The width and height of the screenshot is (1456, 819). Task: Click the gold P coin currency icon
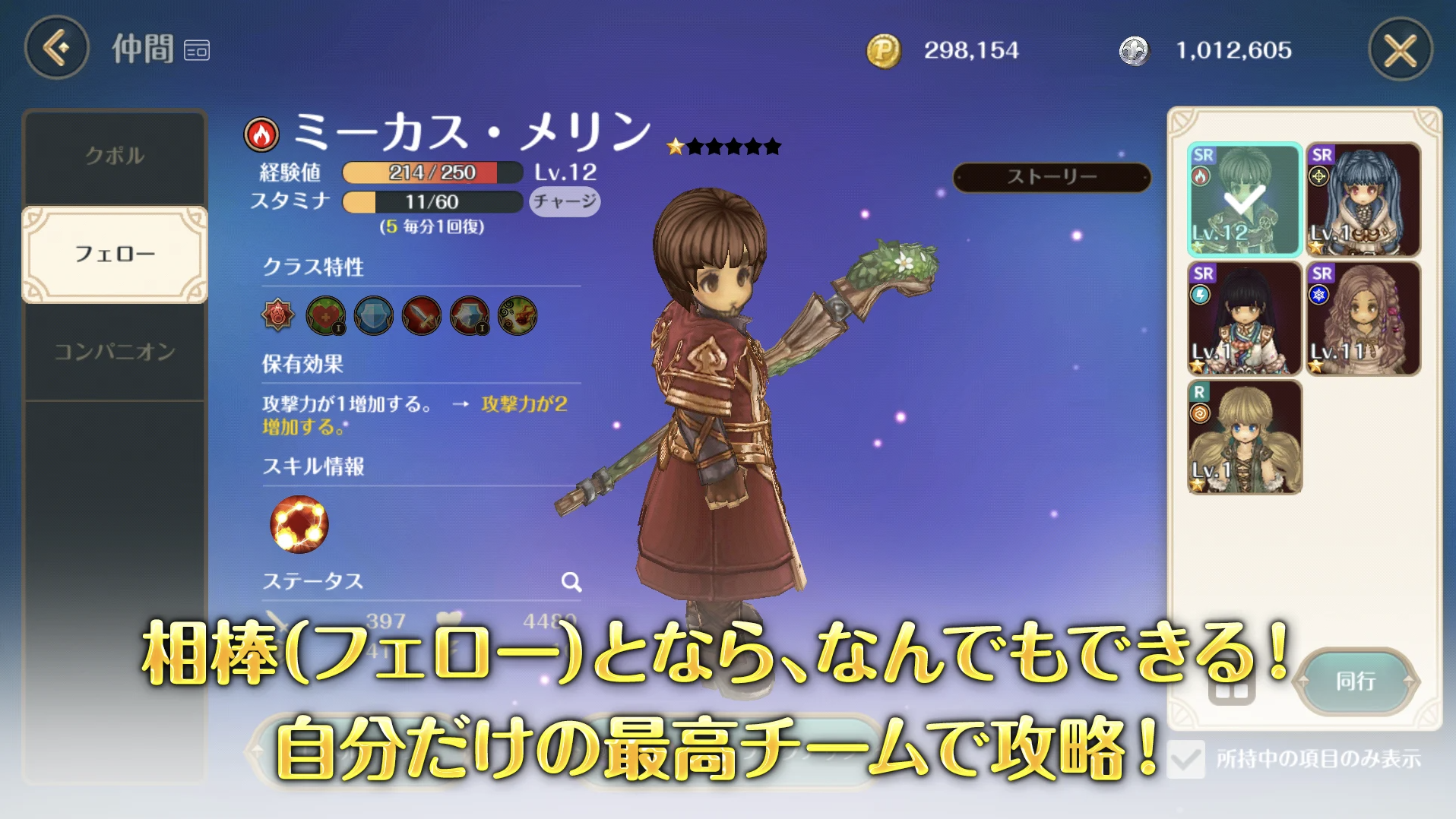[x=885, y=51]
